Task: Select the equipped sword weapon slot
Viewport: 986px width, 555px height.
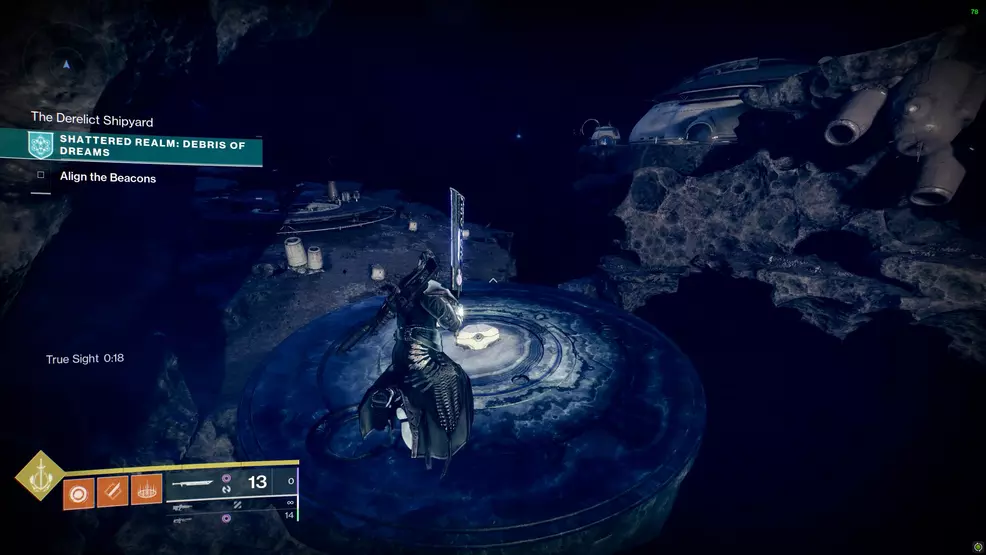Action: tap(230, 482)
